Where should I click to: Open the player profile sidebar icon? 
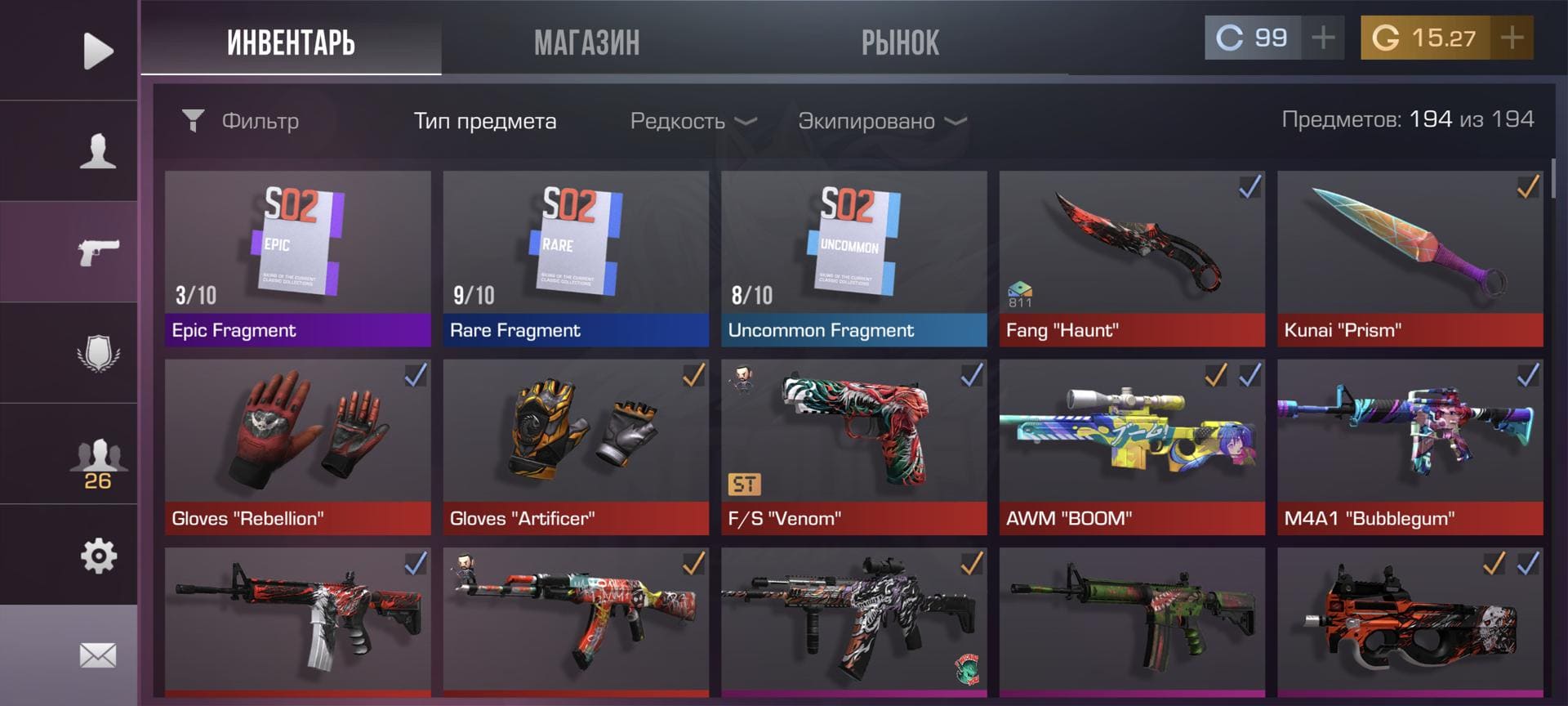pyautogui.click(x=97, y=151)
